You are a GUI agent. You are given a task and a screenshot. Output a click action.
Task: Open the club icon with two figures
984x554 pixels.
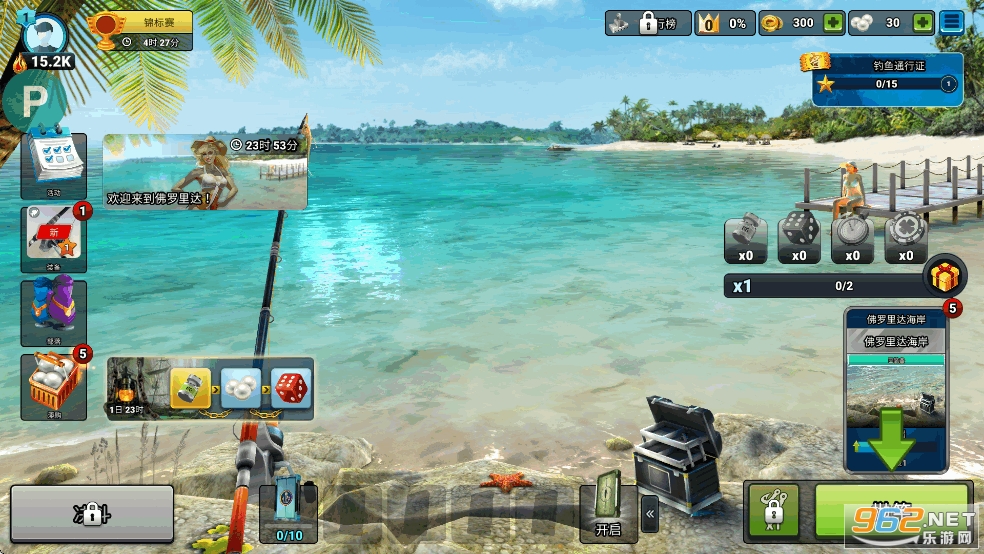tap(54, 312)
